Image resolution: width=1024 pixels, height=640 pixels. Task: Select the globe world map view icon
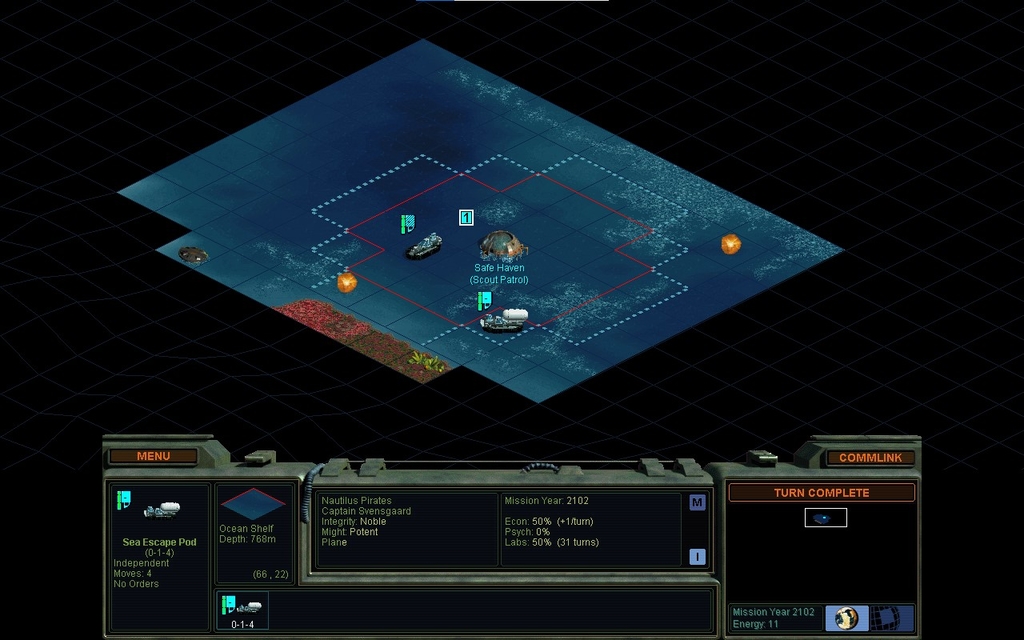pyautogui.click(x=846, y=617)
